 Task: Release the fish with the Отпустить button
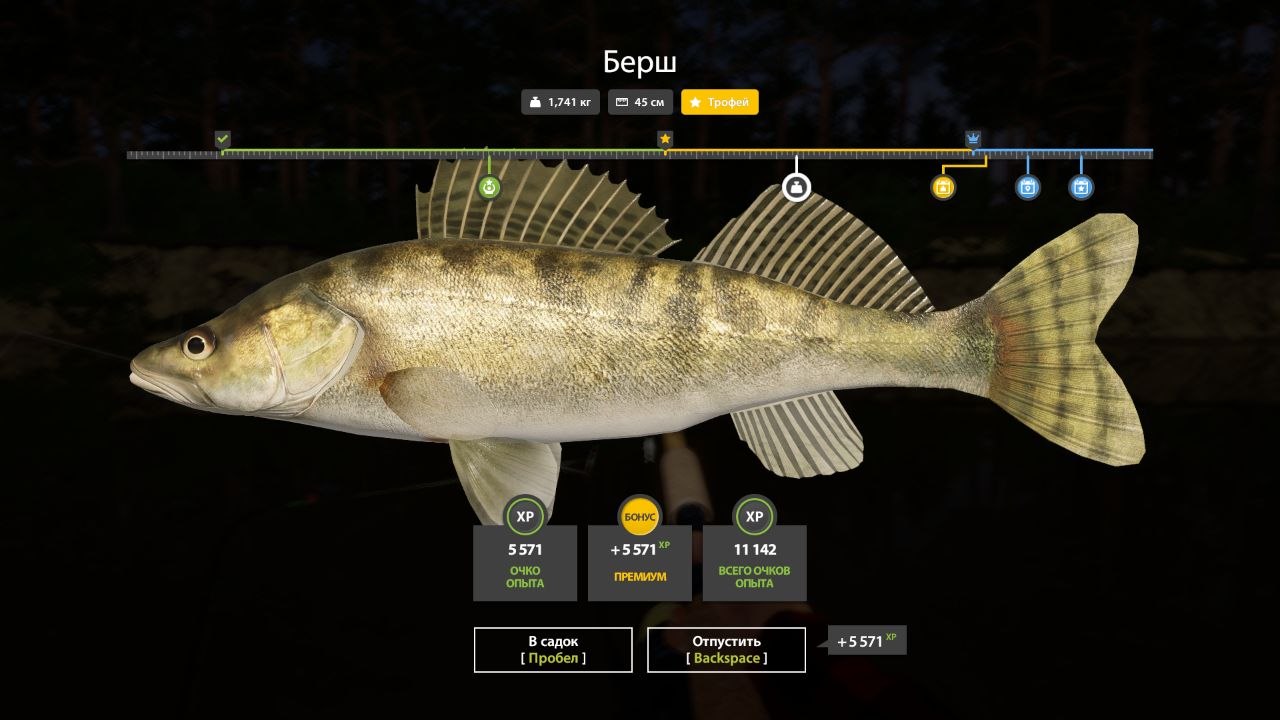[x=726, y=650]
